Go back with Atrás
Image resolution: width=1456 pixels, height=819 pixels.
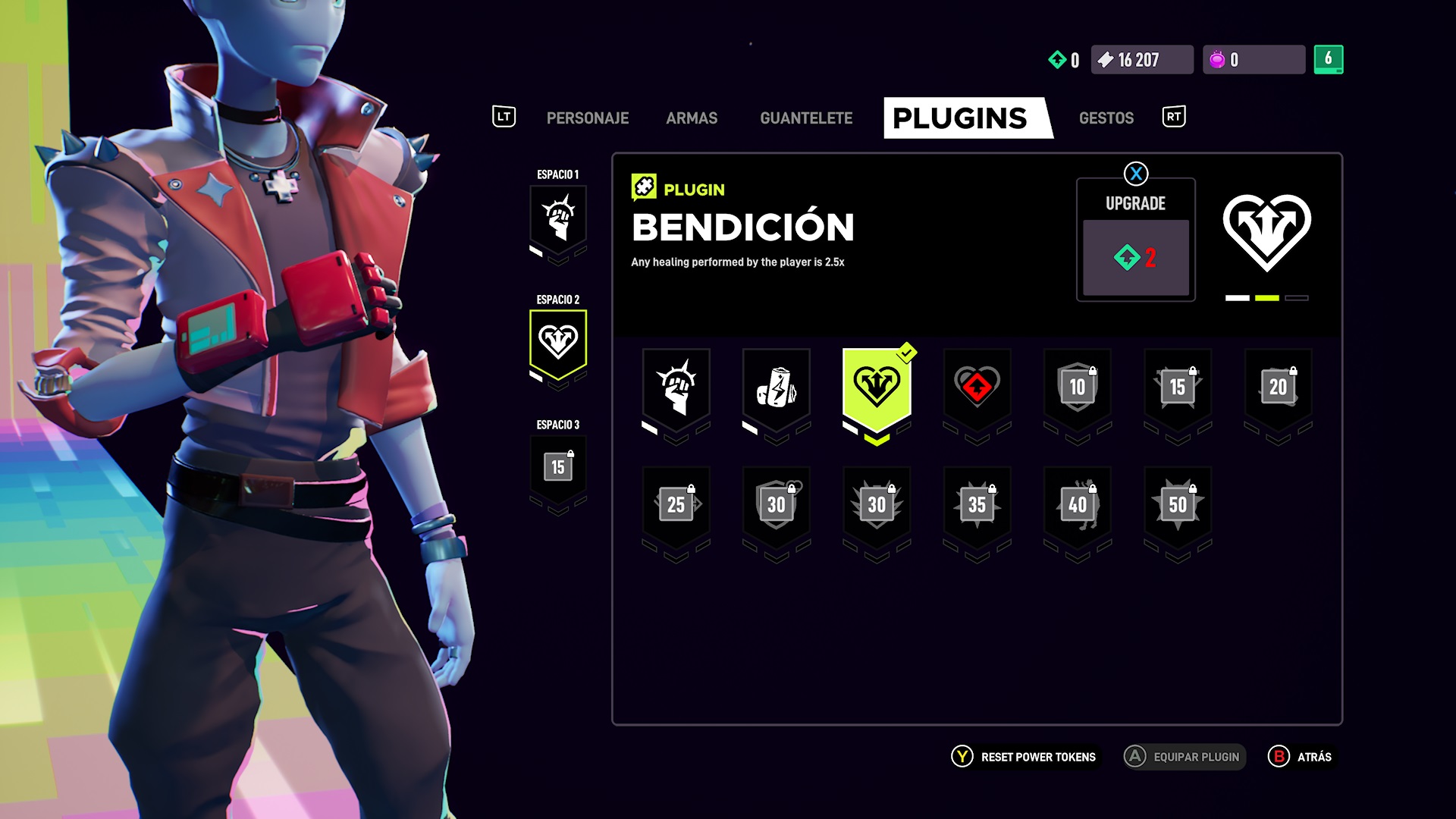(1301, 757)
